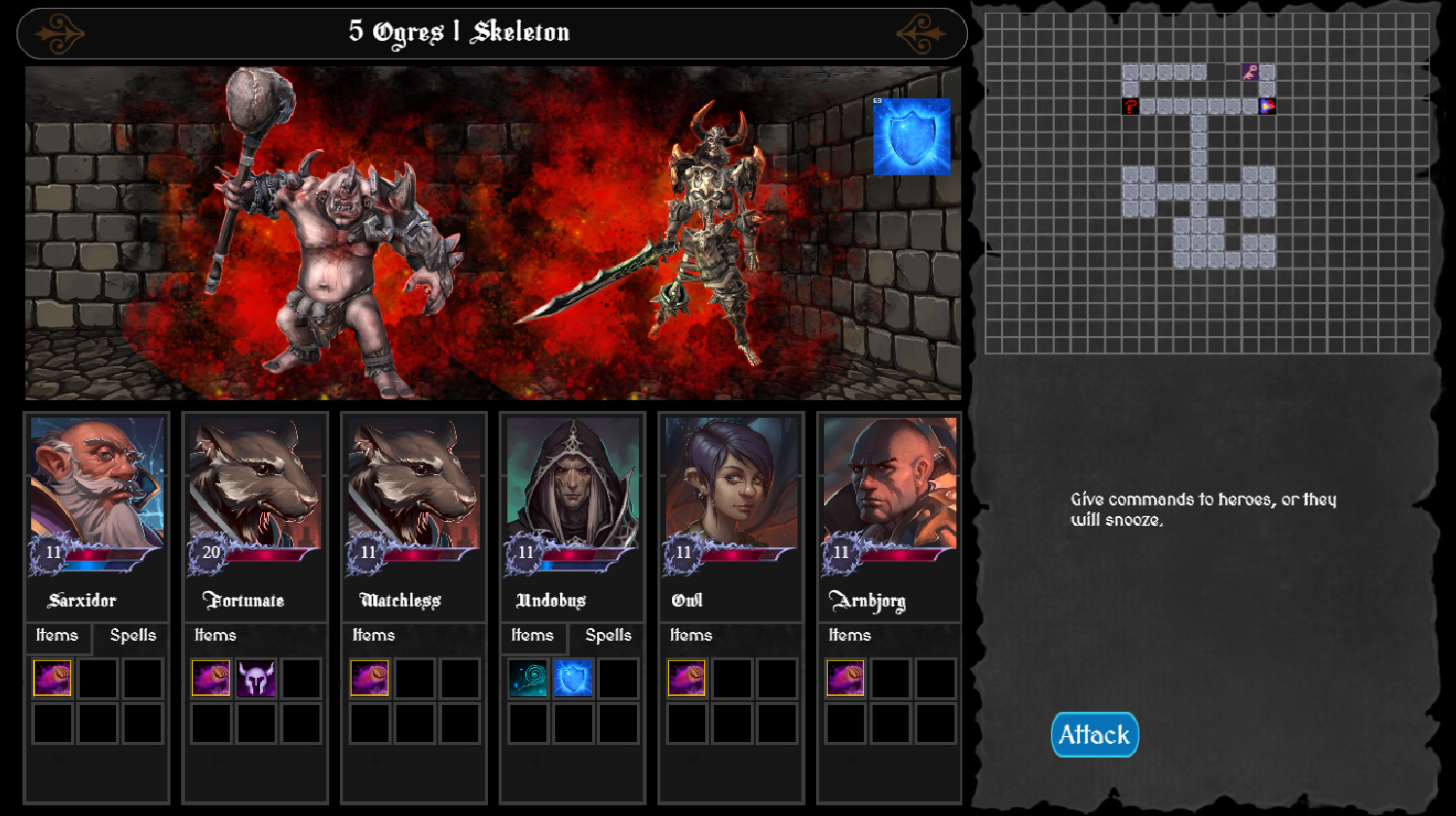Open Sarxidor's Items tab
This screenshot has height=816, width=1456.
point(56,635)
